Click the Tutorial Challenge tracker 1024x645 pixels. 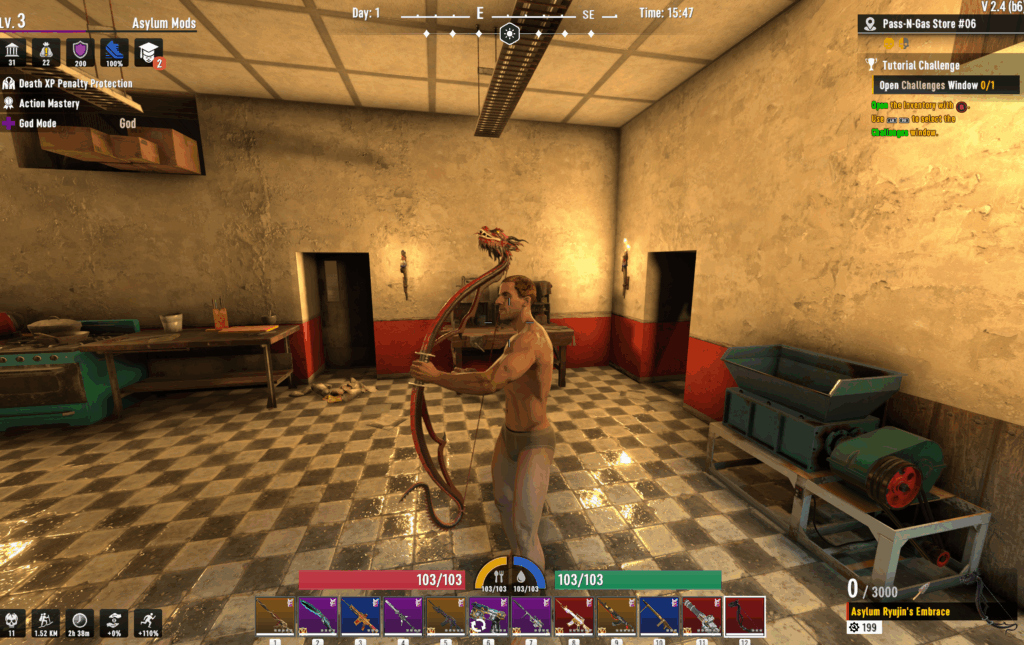point(920,66)
